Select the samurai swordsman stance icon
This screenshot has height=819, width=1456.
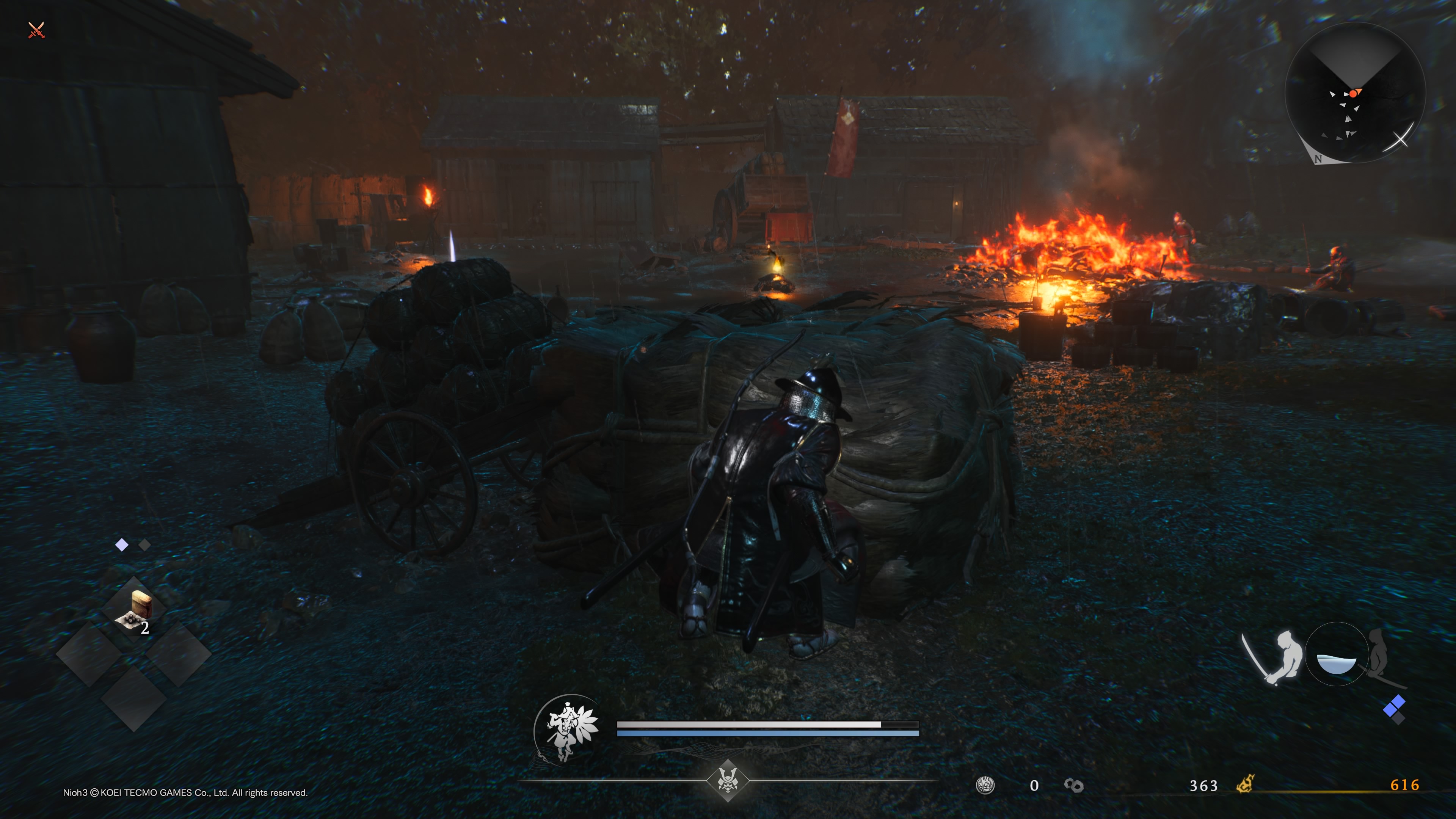tap(1274, 656)
